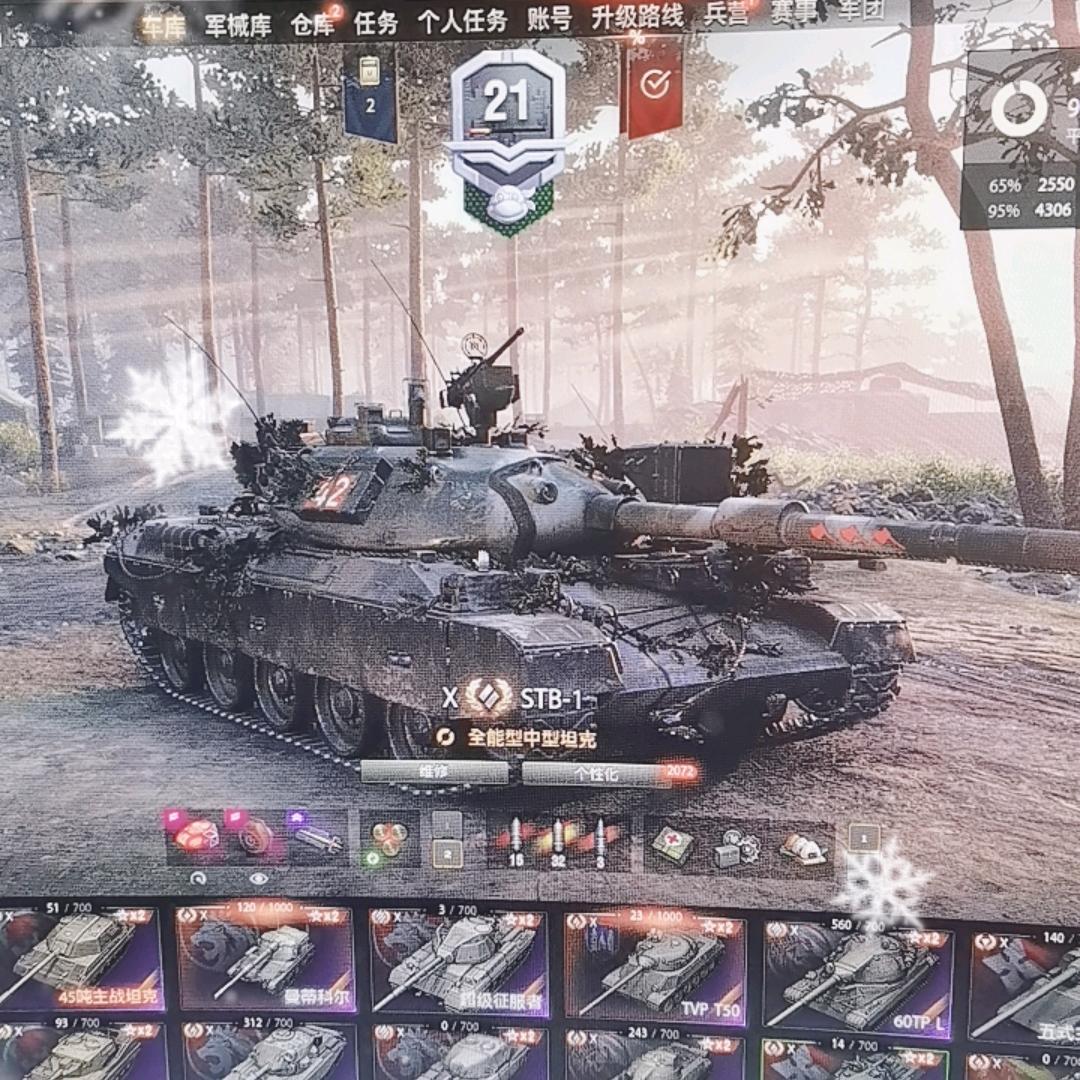This screenshot has width=1080, height=1080.
Task: Click the 维修 button
Action: point(434,773)
